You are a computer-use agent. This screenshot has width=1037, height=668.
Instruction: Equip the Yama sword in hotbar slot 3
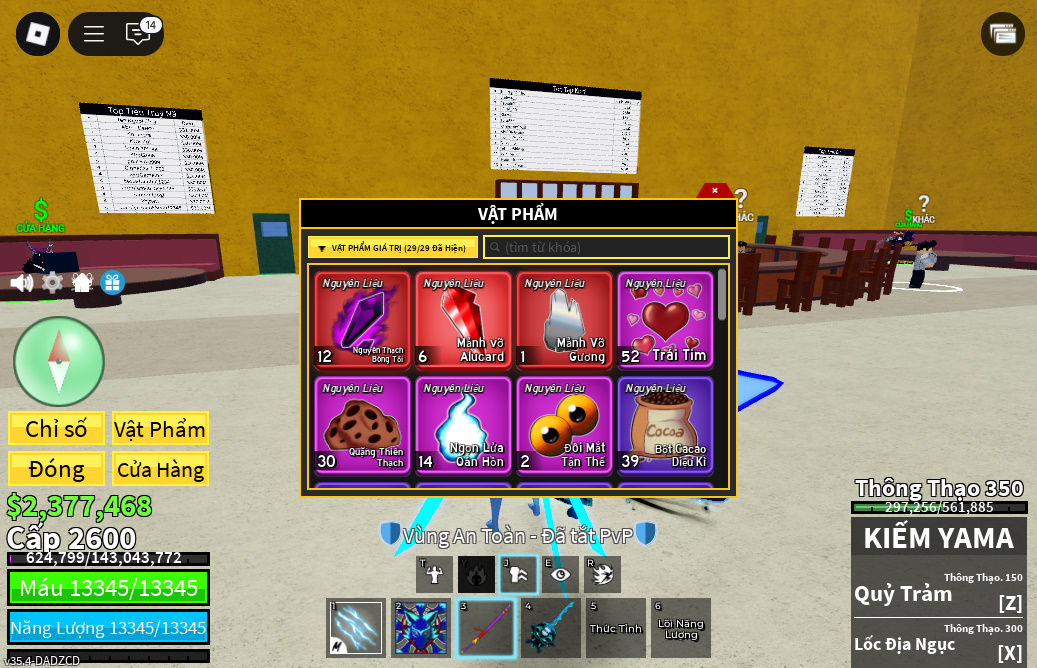click(486, 628)
